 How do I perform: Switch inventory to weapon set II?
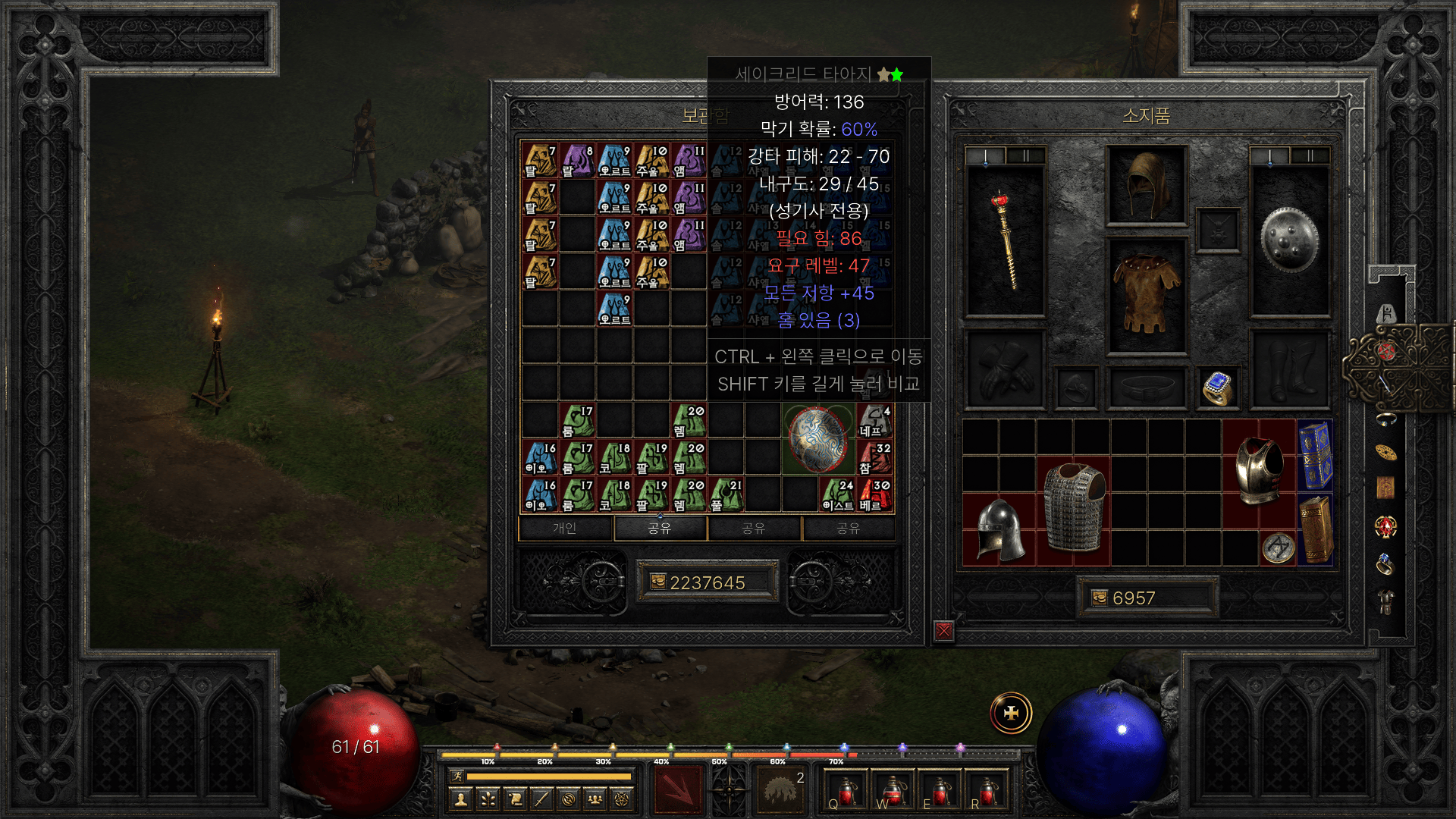point(1310,155)
